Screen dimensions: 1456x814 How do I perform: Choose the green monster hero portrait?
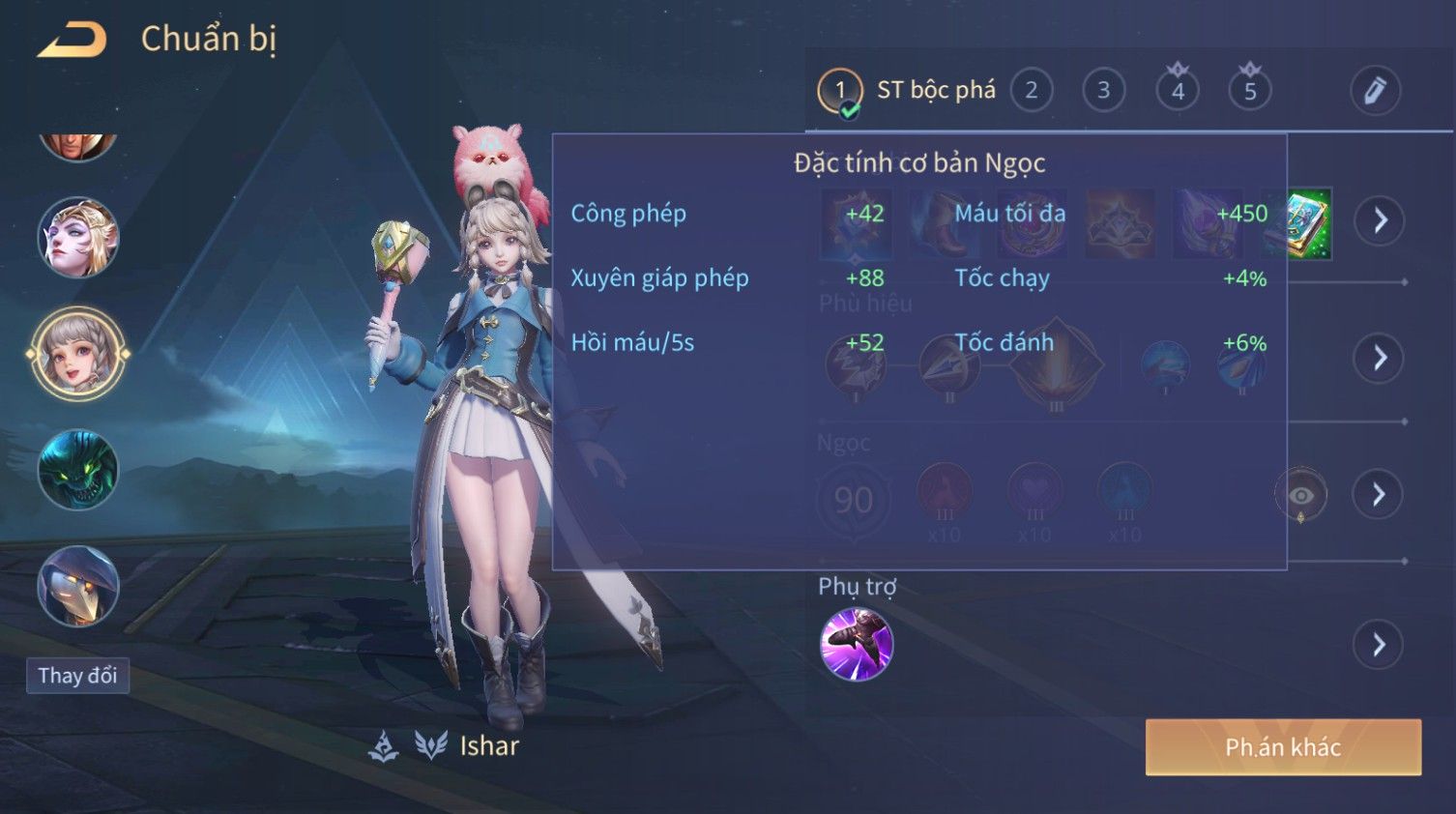78,471
